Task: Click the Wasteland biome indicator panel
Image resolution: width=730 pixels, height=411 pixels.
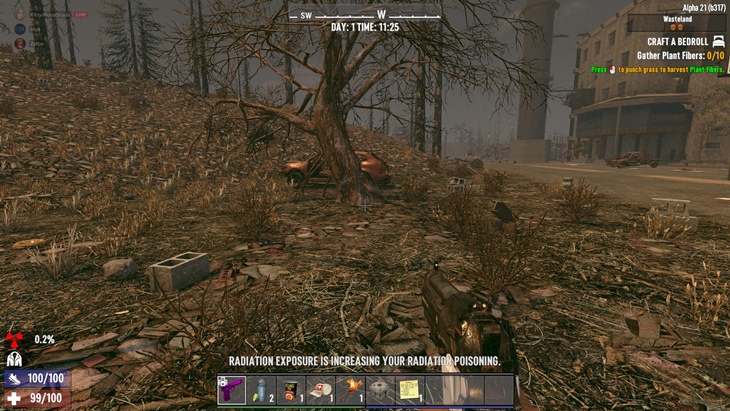Action: click(677, 22)
